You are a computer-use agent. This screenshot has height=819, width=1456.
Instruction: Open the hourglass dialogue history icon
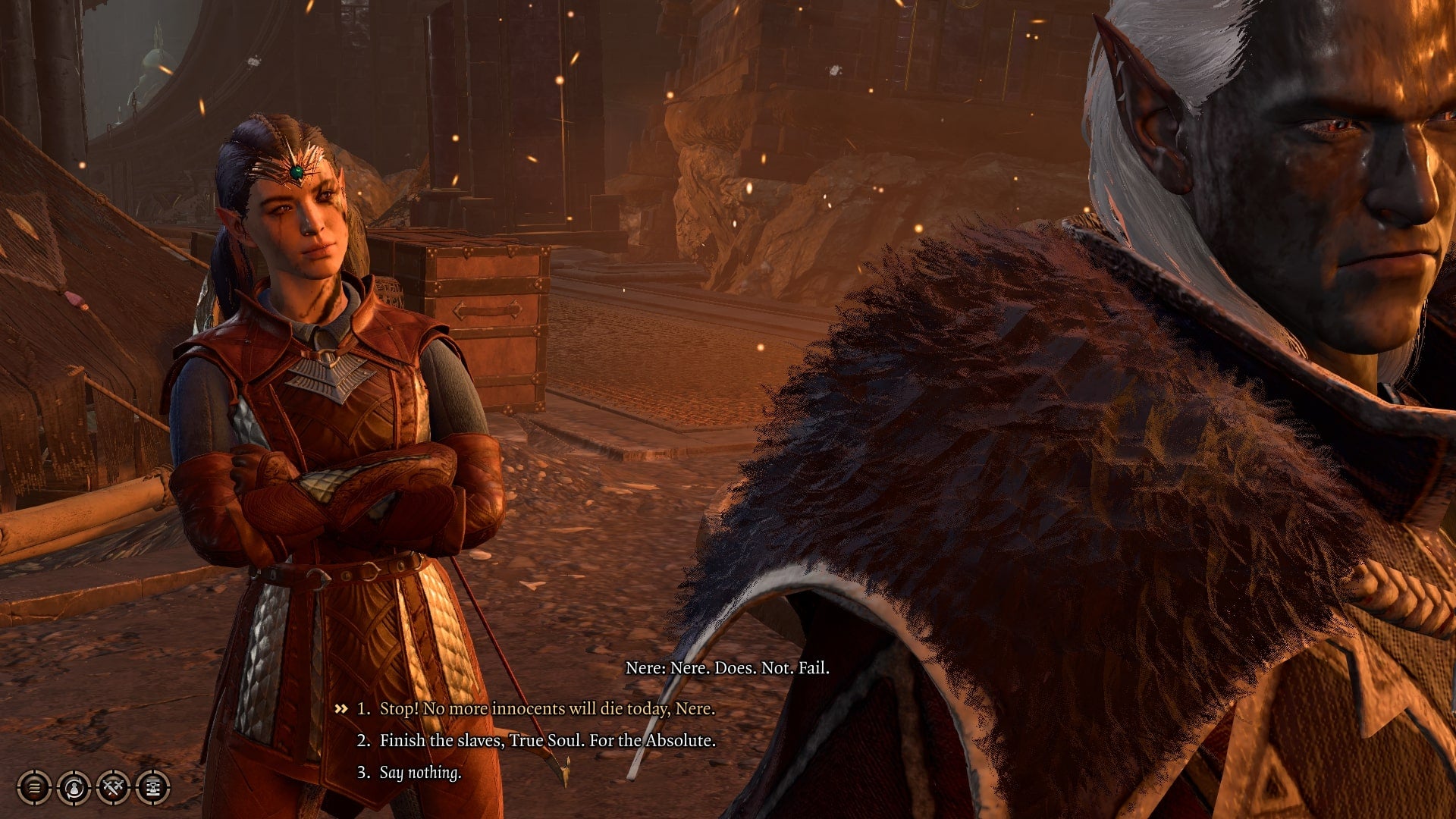tap(152, 788)
